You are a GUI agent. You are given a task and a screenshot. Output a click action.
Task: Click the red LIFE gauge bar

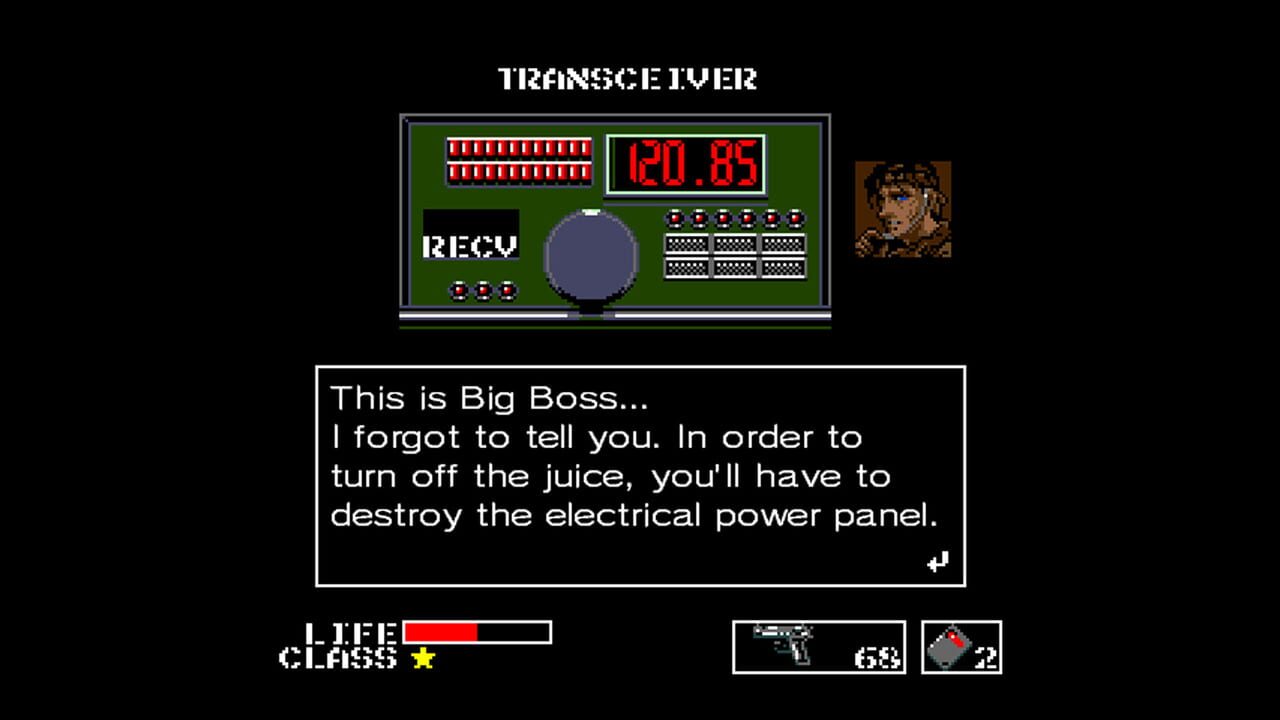pos(440,630)
